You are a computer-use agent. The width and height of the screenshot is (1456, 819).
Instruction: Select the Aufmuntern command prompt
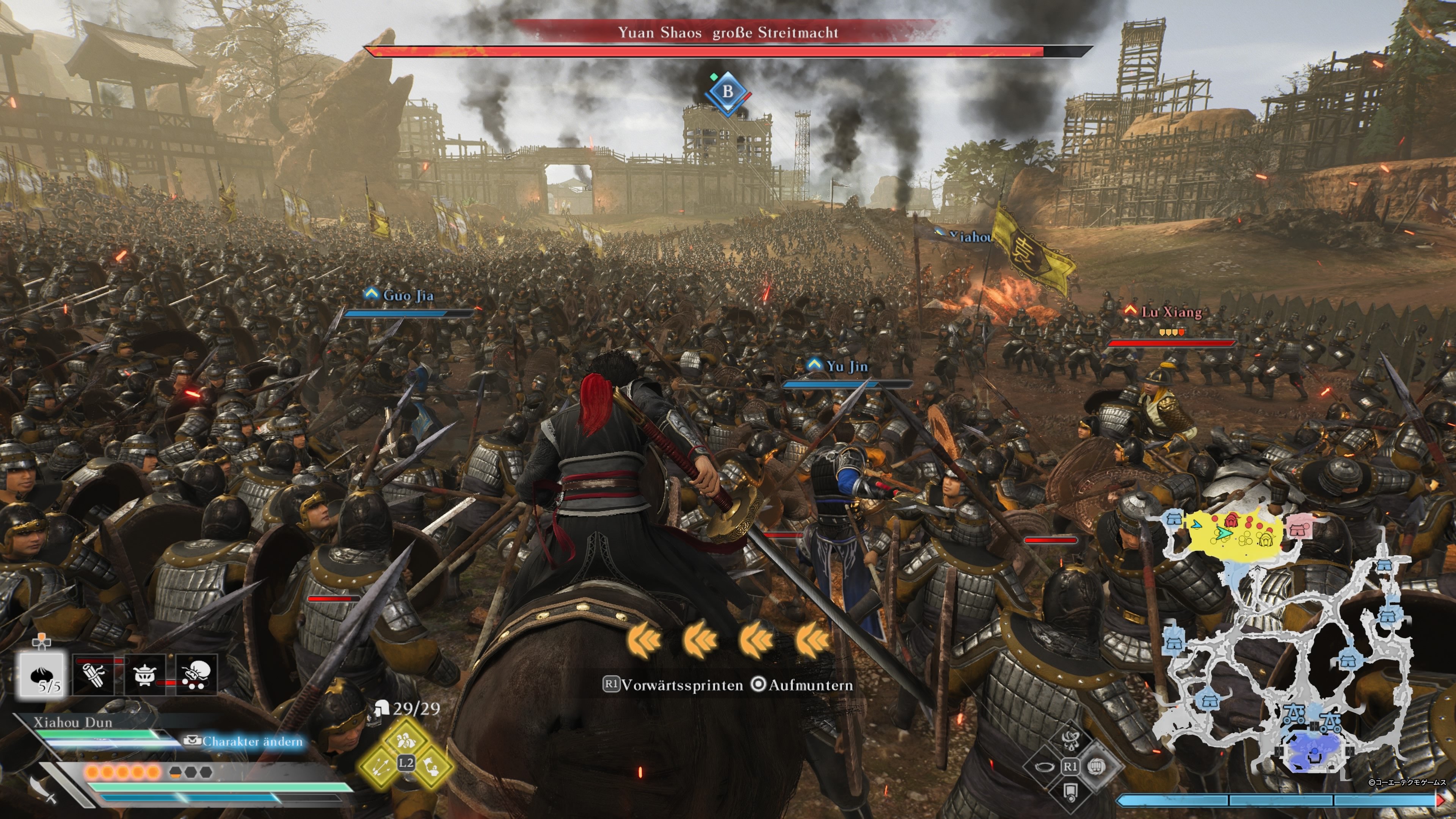(813, 685)
